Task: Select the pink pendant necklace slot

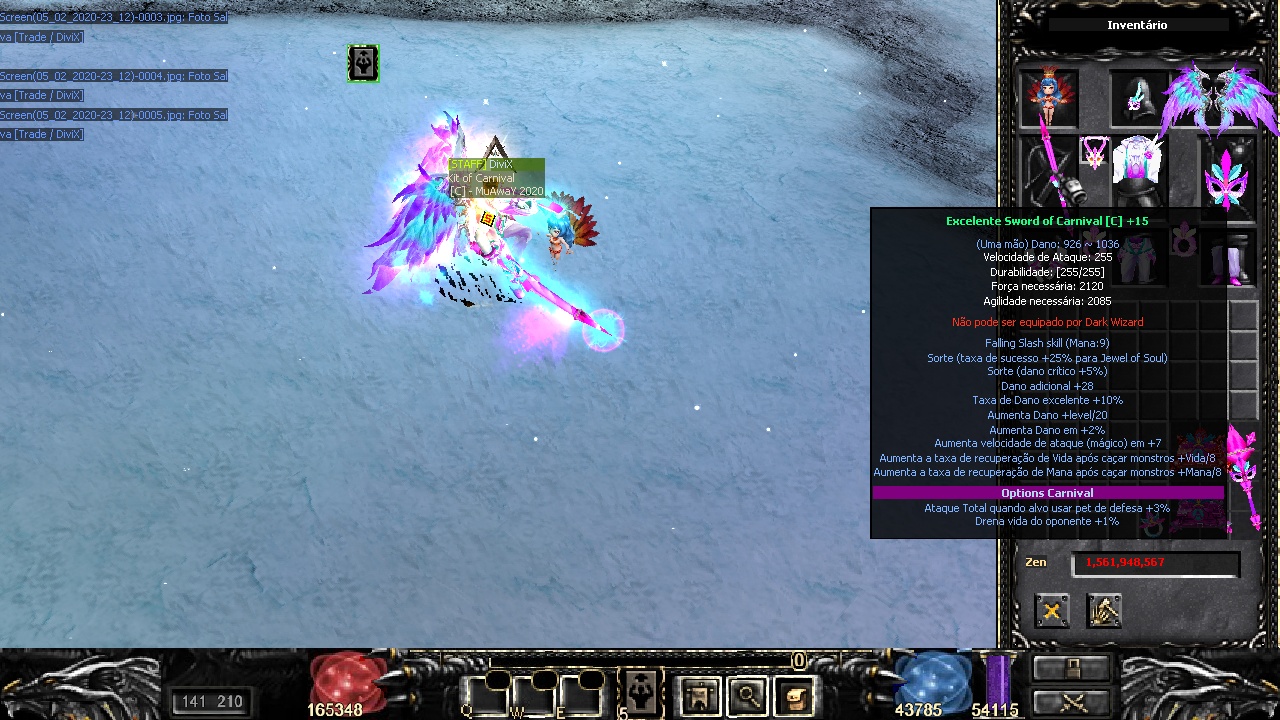Action: 1095,154
